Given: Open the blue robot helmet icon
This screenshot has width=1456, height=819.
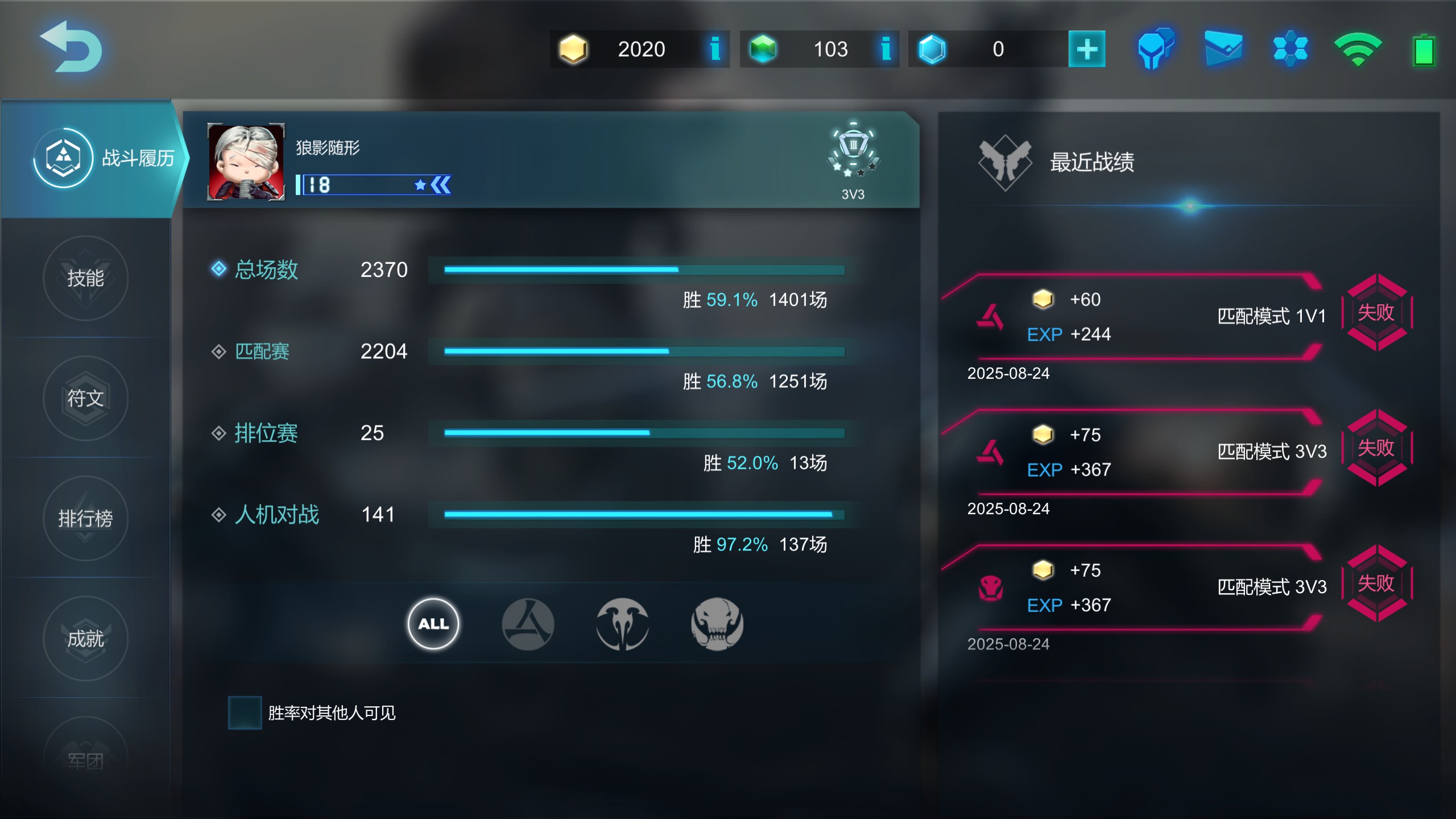Looking at the screenshot, I should pos(1155,49).
